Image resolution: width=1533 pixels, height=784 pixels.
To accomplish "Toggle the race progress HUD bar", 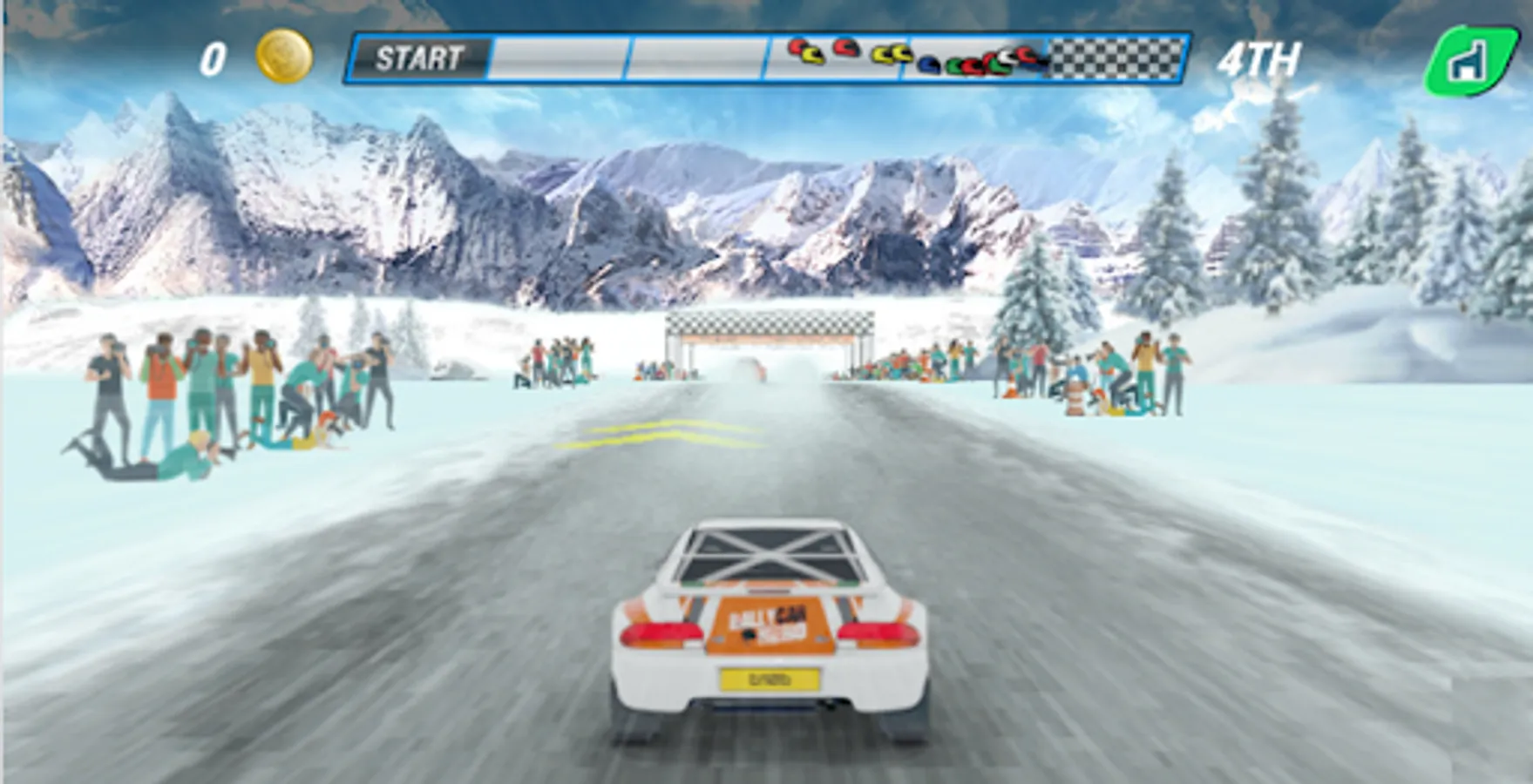I will point(767,58).
